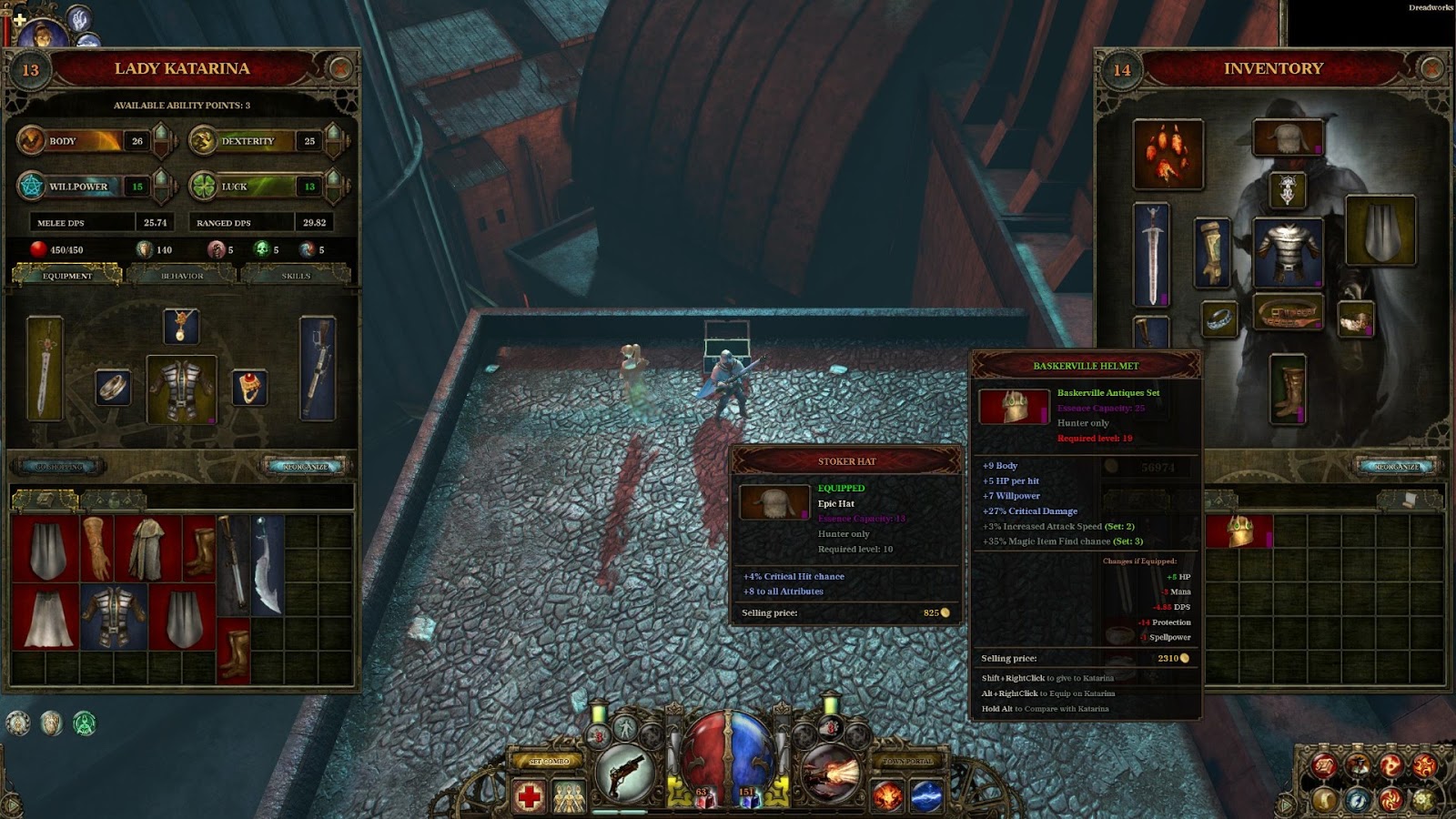This screenshot has height=819, width=1456.
Task: Open a Town Portal
Action: 907,761
